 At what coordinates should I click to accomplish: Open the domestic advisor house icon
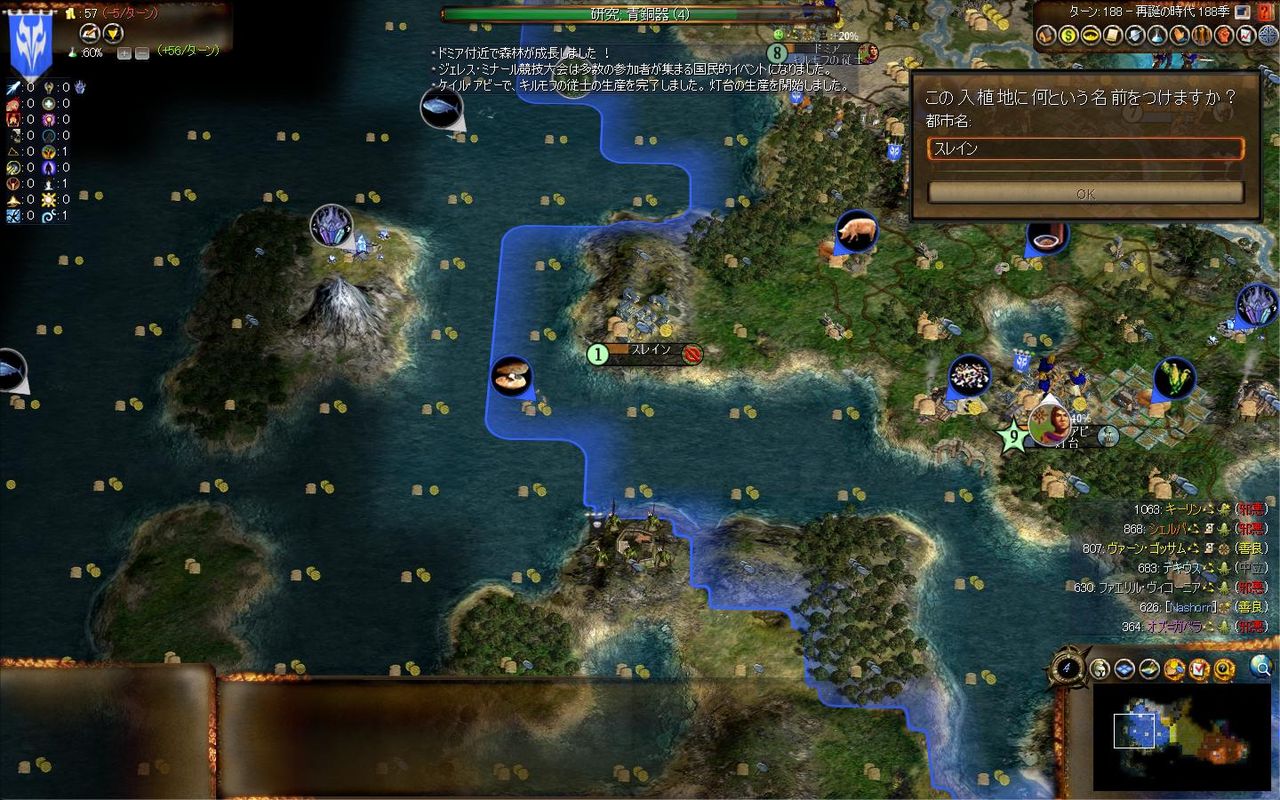pos(1047,36)
